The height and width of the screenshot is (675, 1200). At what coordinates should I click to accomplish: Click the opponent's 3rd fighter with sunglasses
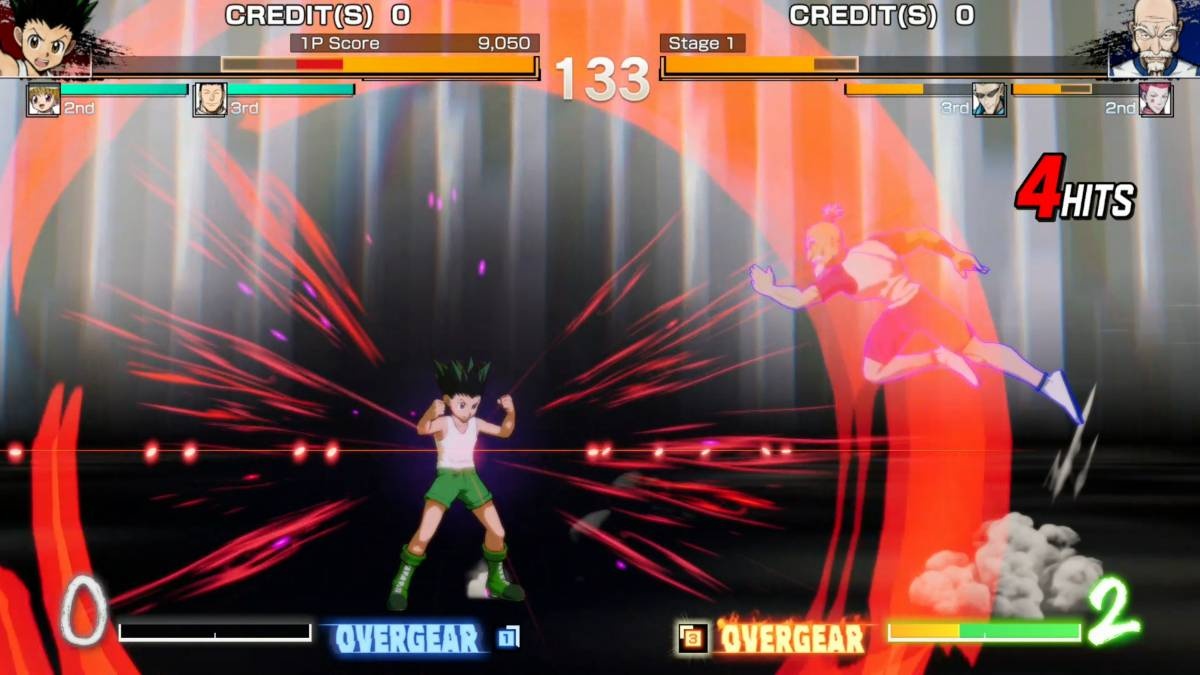[989, 99]
